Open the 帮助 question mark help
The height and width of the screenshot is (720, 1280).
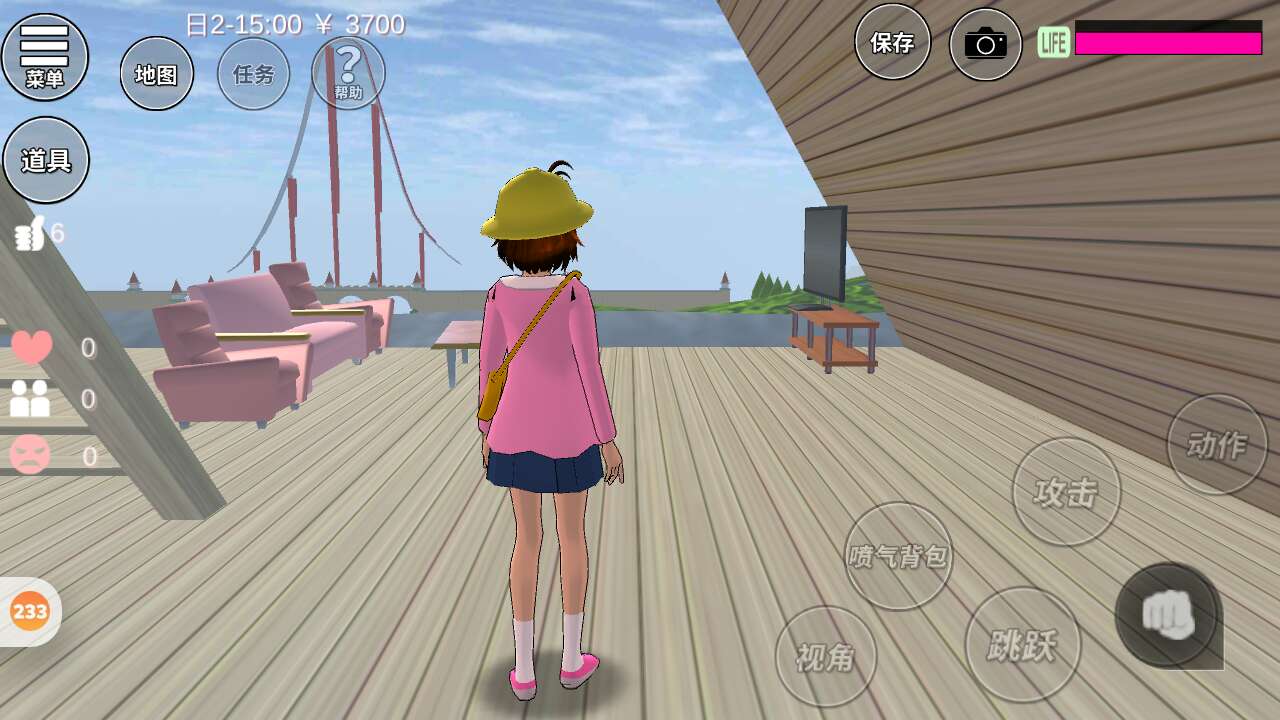tap(348, 72)
